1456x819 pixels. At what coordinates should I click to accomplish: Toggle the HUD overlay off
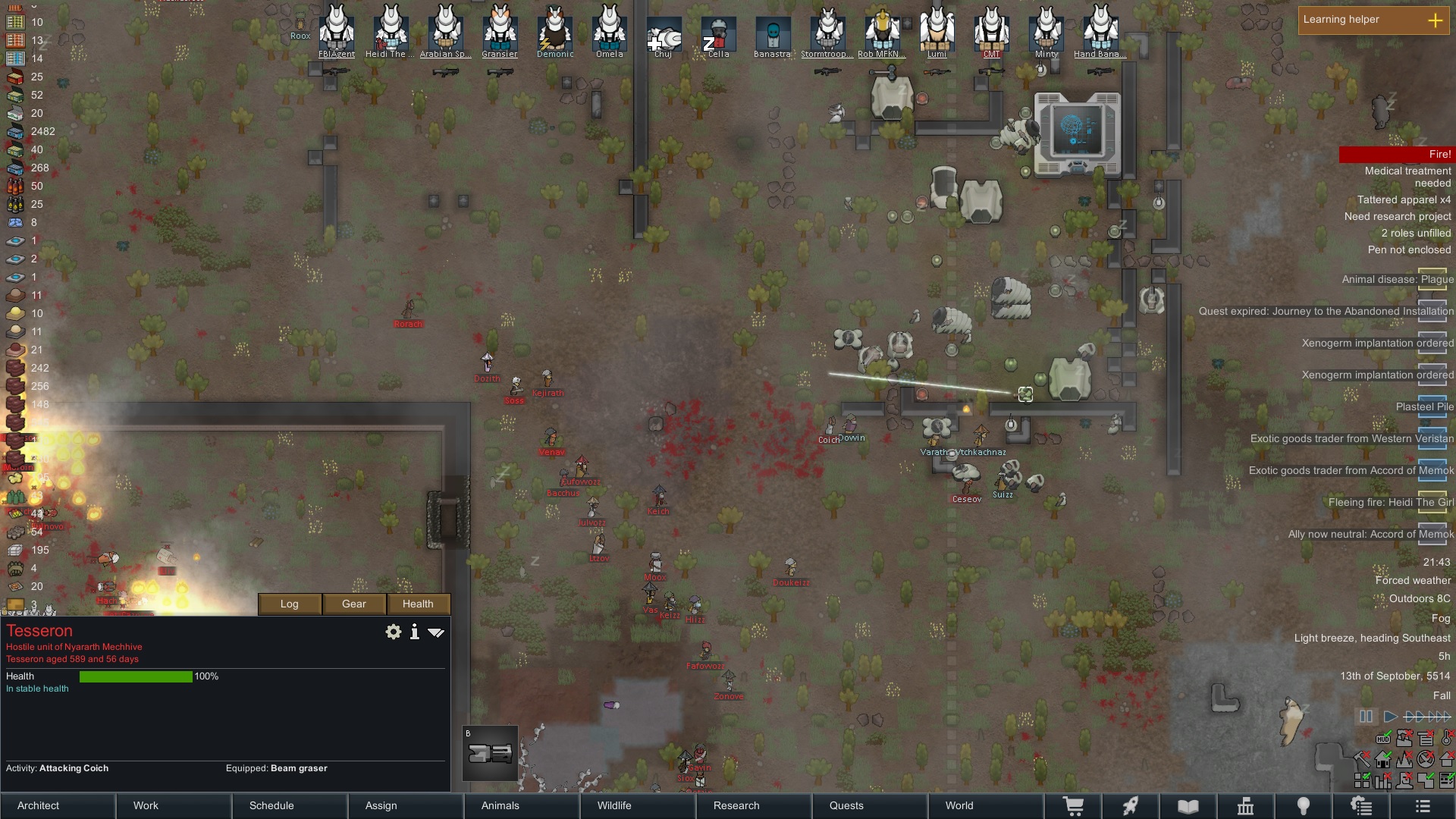tap(1384, 739)
